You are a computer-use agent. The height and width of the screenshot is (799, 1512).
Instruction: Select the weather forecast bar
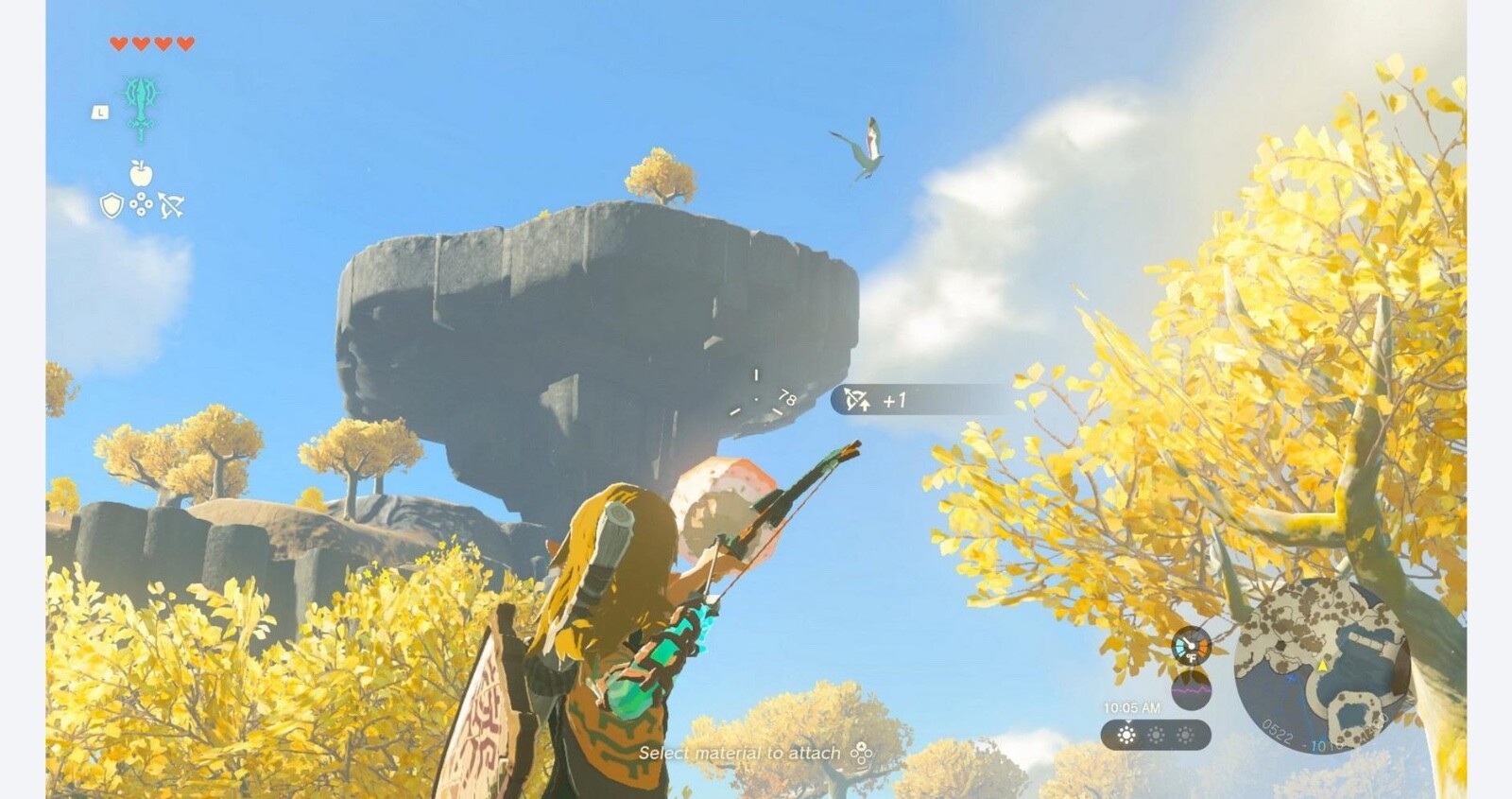(x=1155, y=735)
